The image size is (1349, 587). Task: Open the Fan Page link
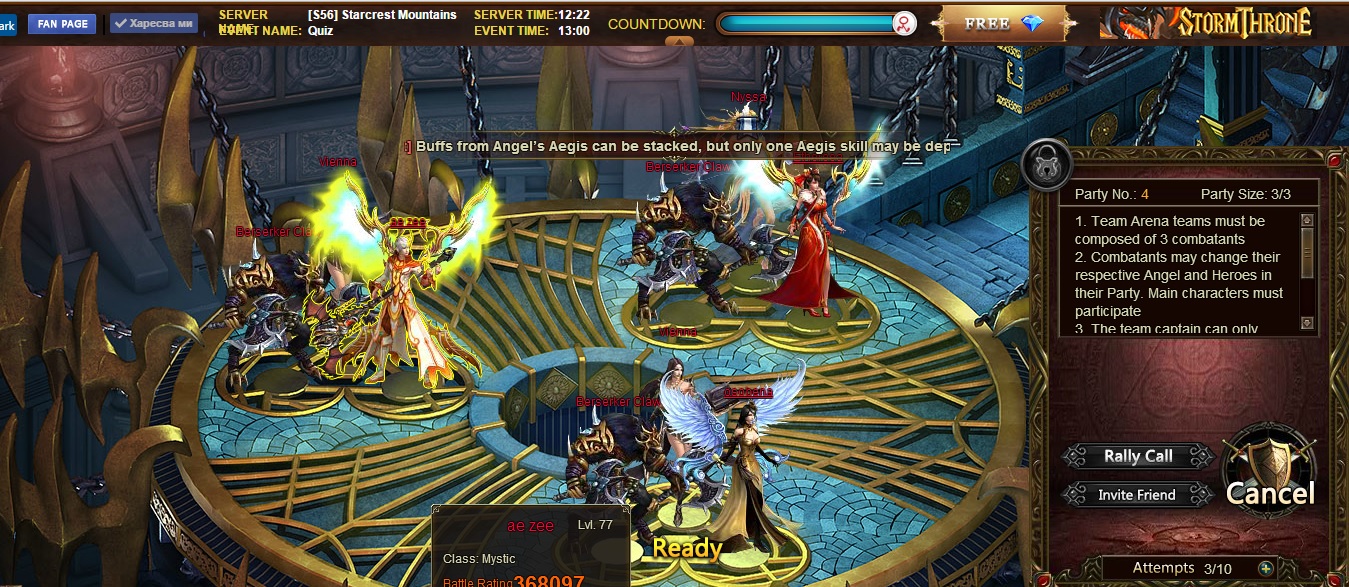[x=62, y=24]
